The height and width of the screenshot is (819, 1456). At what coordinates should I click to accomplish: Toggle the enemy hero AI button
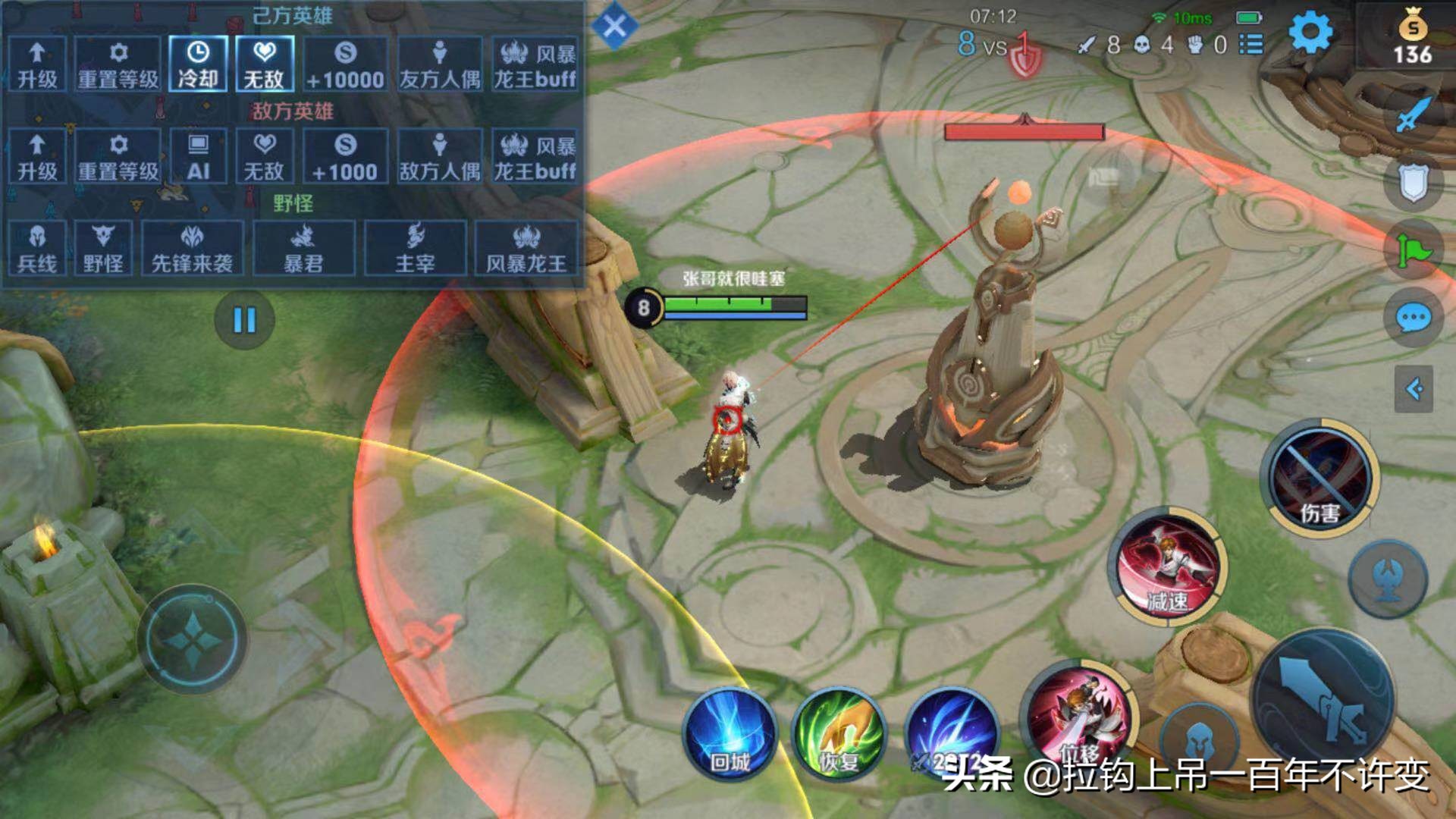point(197,156)
